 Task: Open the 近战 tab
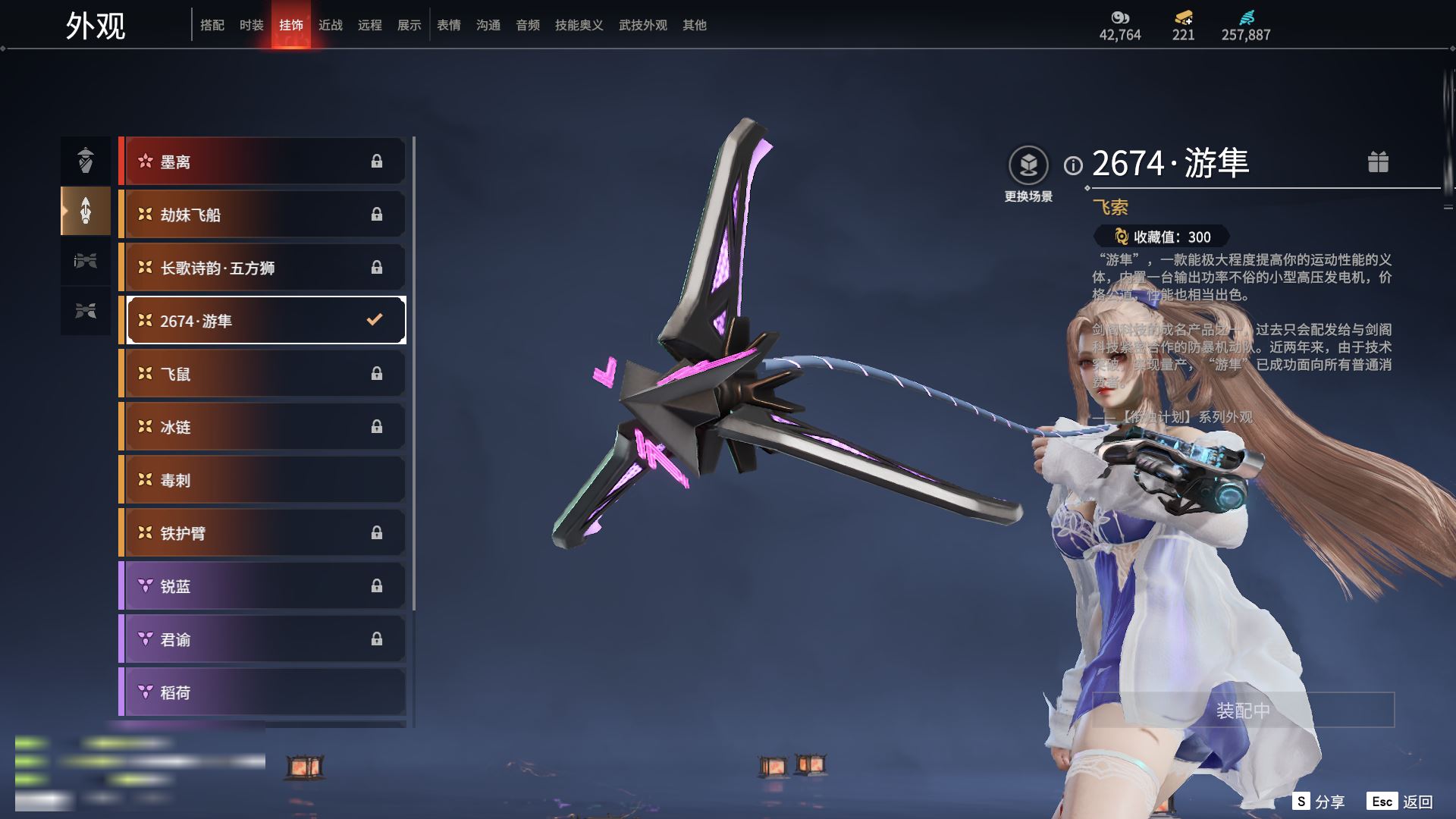coord(330,25)
